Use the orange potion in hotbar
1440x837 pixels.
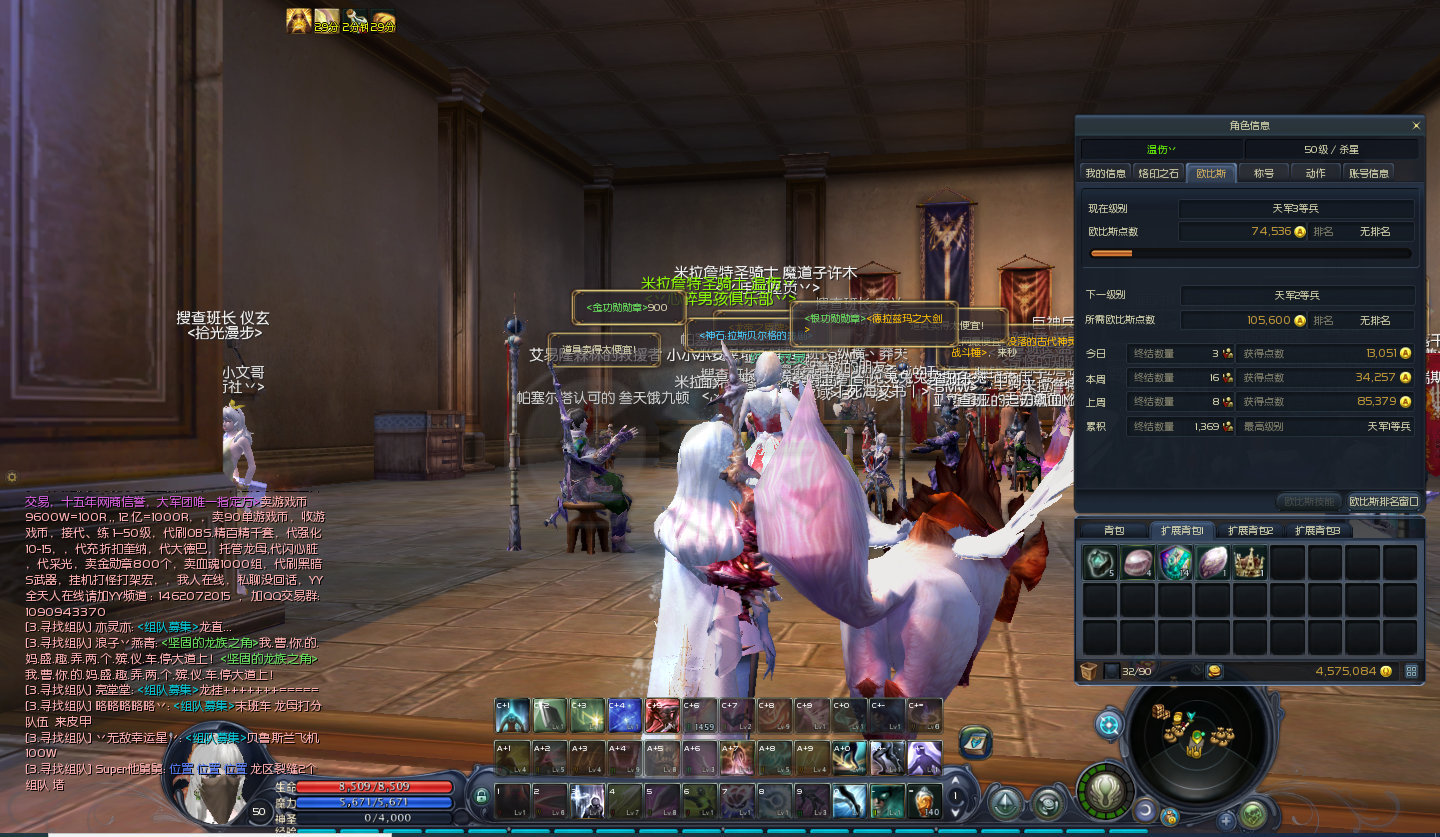pos(925,801)
